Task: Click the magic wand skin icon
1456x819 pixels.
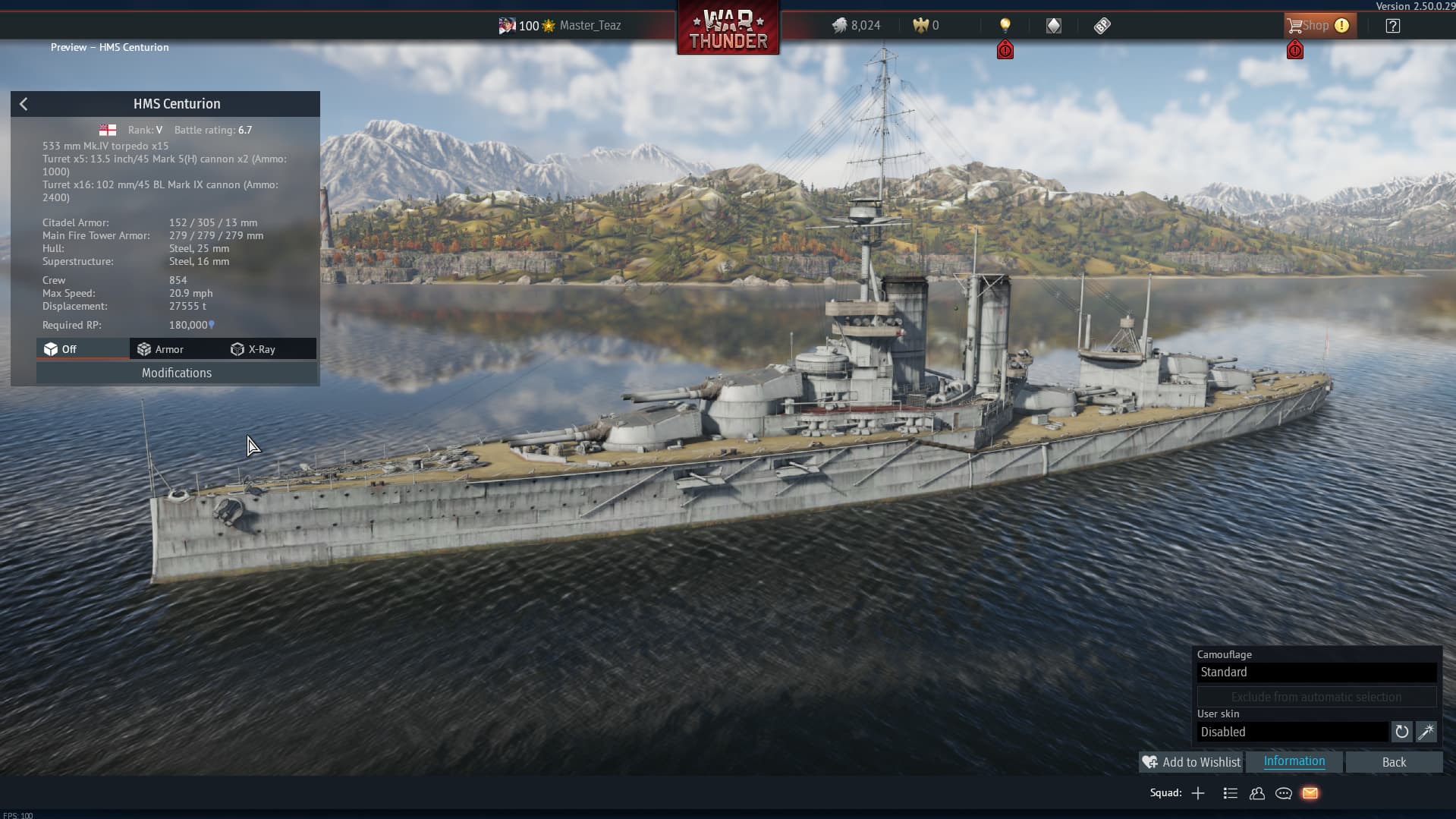Action: coord(1426,732)
